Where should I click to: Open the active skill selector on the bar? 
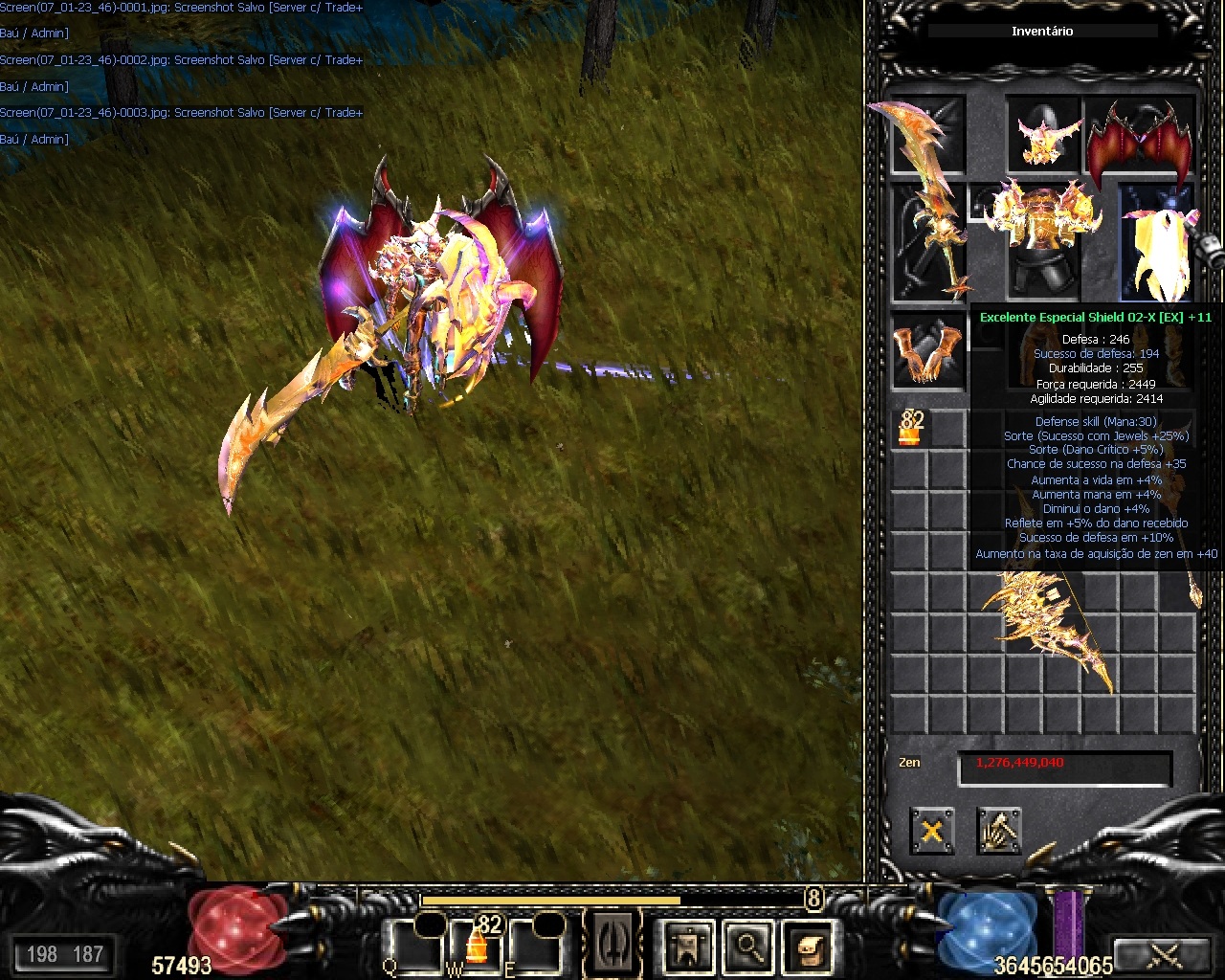pos(612,945)
